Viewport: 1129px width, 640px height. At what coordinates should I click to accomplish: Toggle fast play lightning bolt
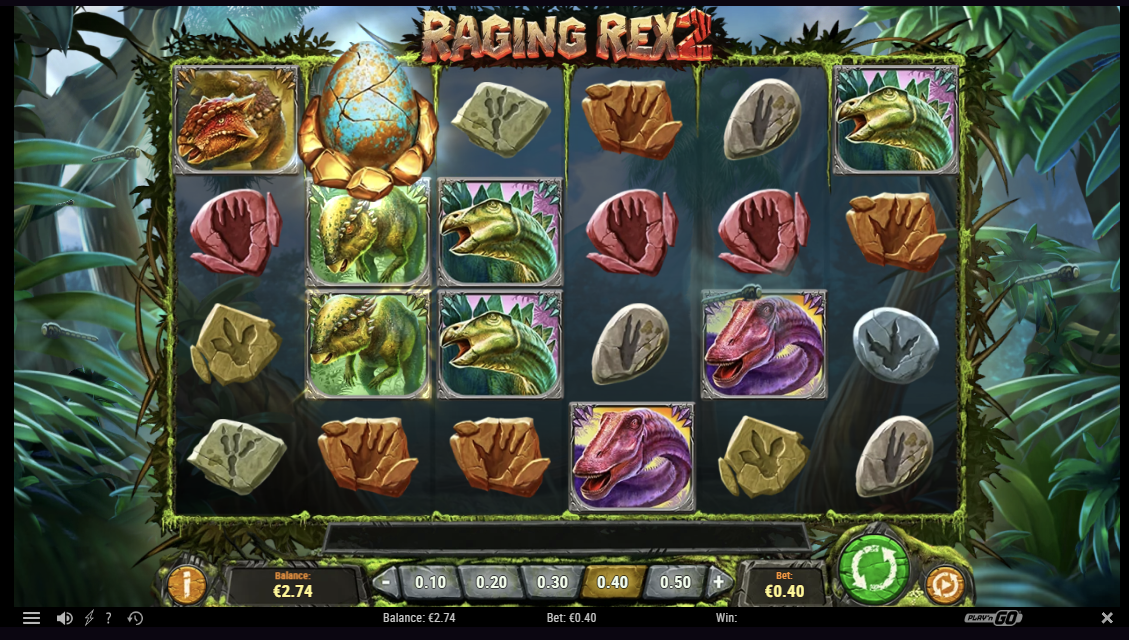pos(89,618)
